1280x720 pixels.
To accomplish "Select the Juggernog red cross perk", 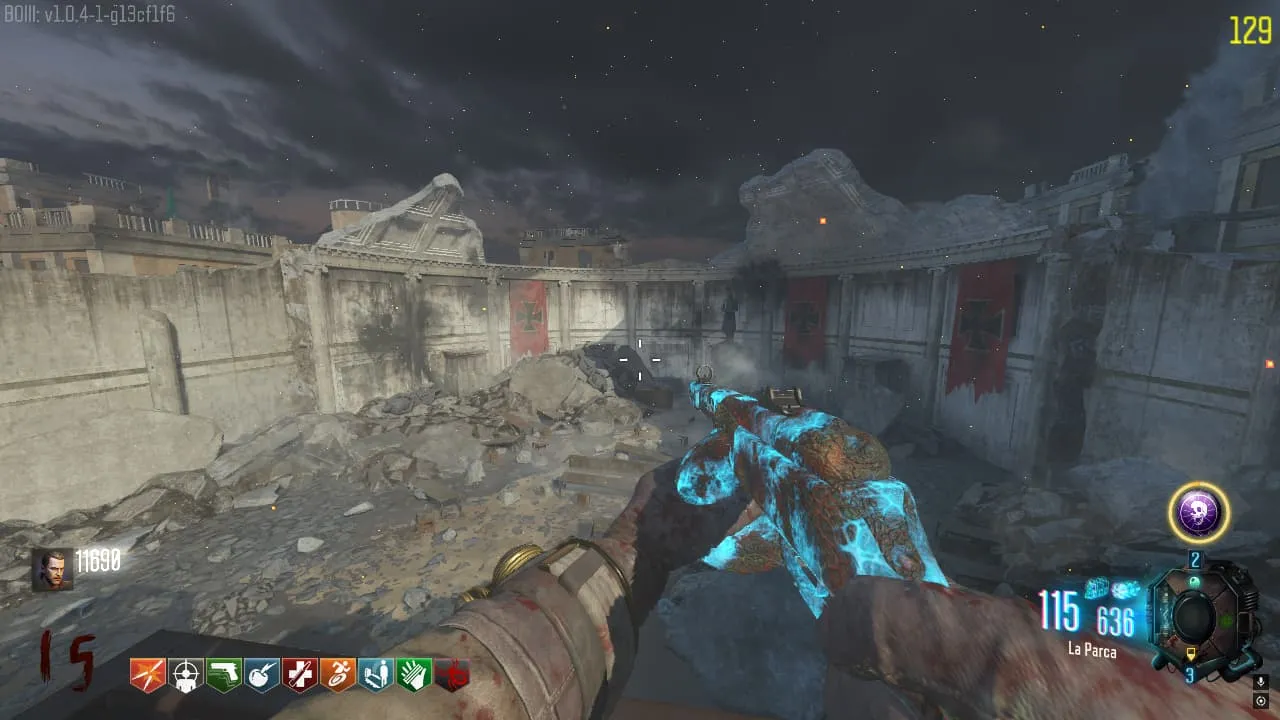I will (x=299, y=675).
